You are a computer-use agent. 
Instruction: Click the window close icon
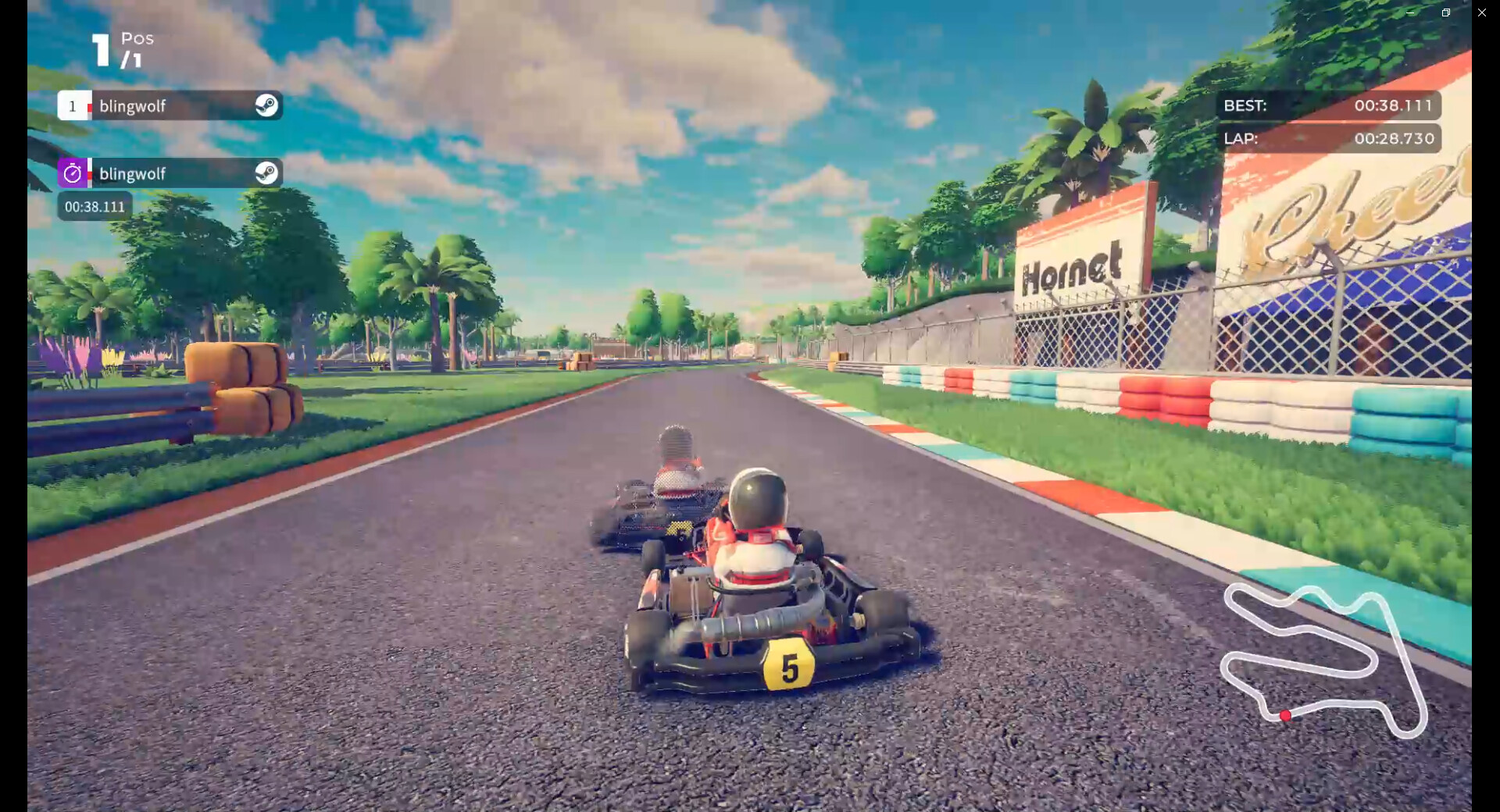[1481, 12]
